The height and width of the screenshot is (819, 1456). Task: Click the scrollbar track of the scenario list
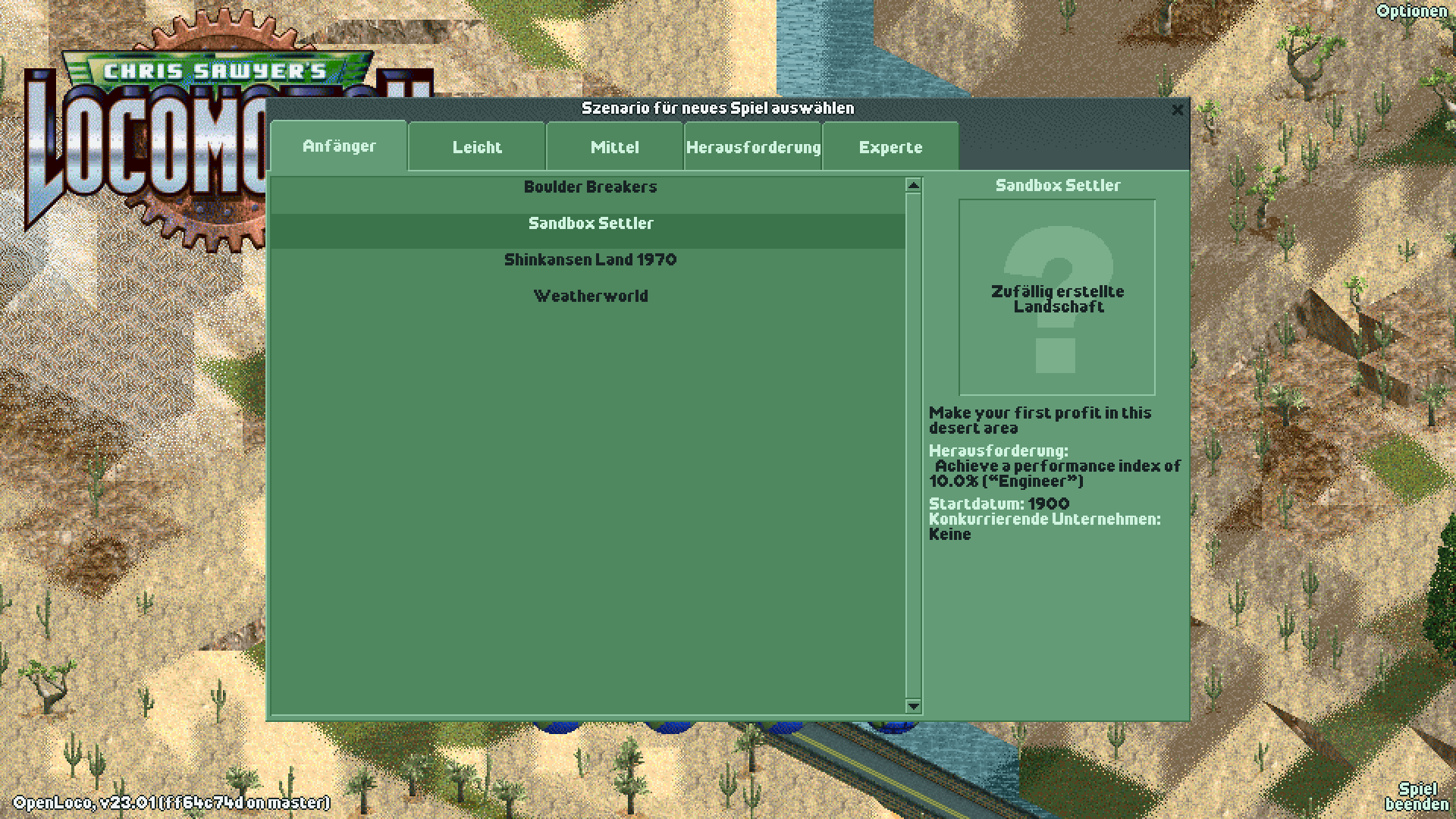[913, 455]
